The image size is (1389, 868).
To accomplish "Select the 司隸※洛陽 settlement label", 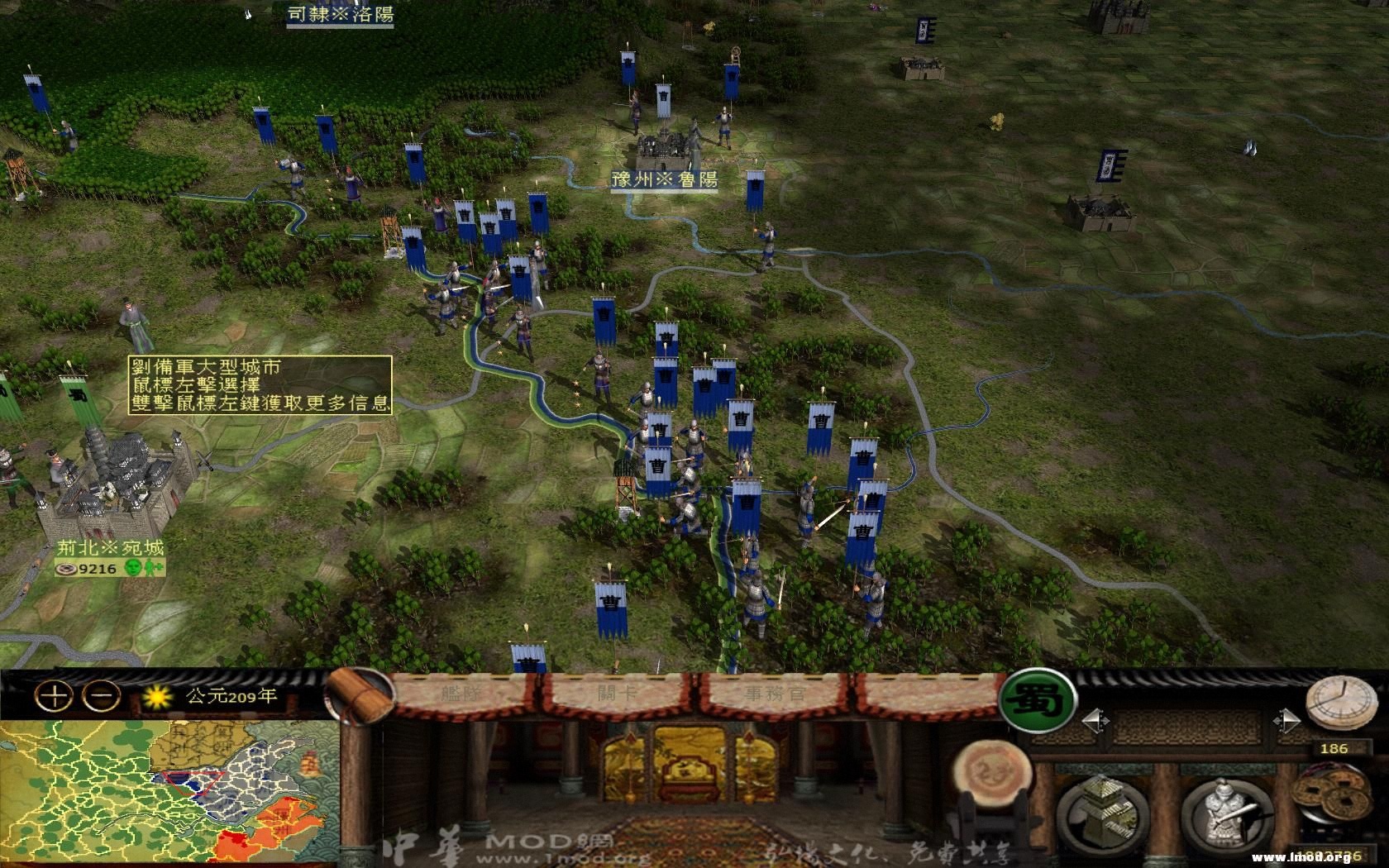I will tap(339, 15).
